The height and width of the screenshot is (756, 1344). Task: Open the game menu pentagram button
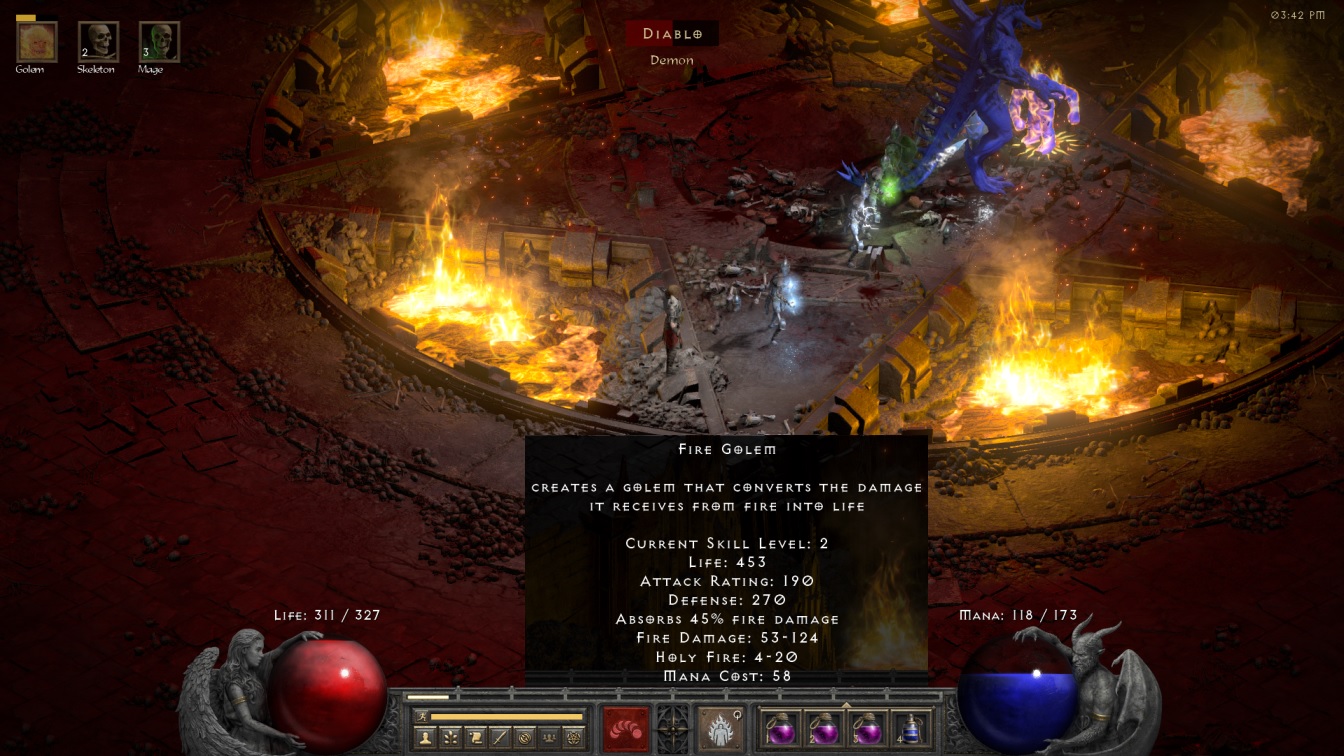tap(573, 737)
